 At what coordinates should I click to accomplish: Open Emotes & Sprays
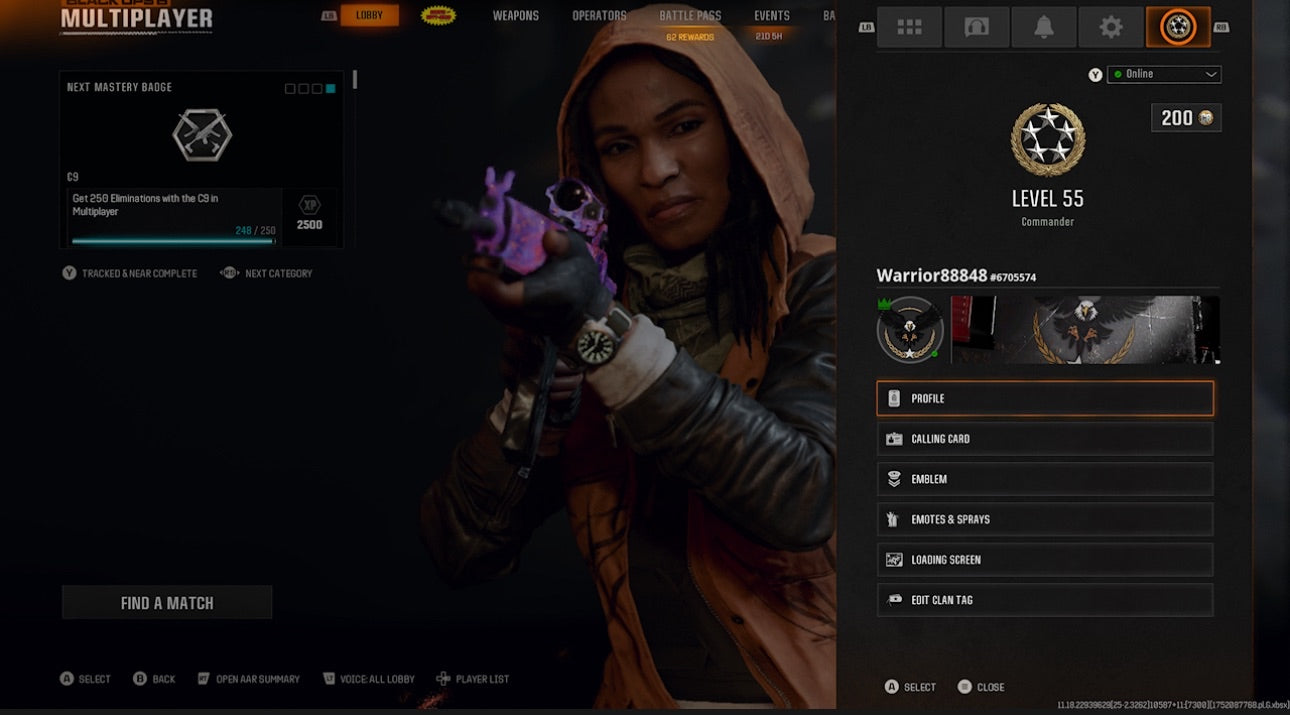tap(1045, 520)
